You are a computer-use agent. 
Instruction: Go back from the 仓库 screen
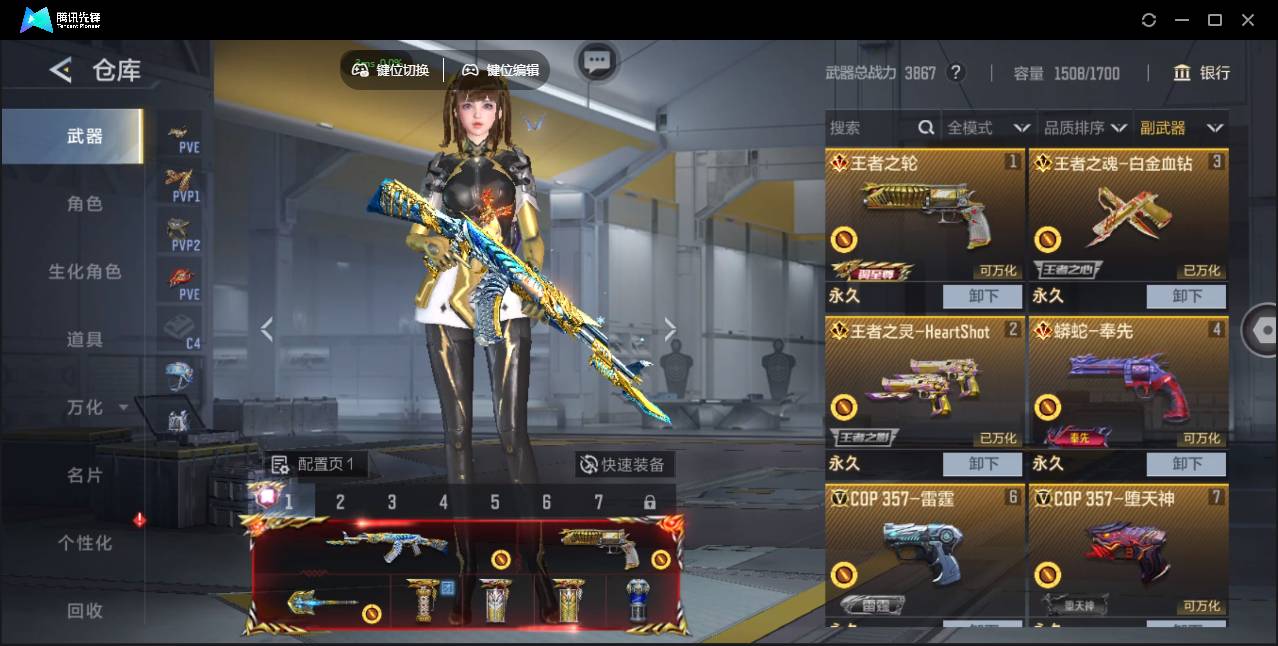(61, 70)
